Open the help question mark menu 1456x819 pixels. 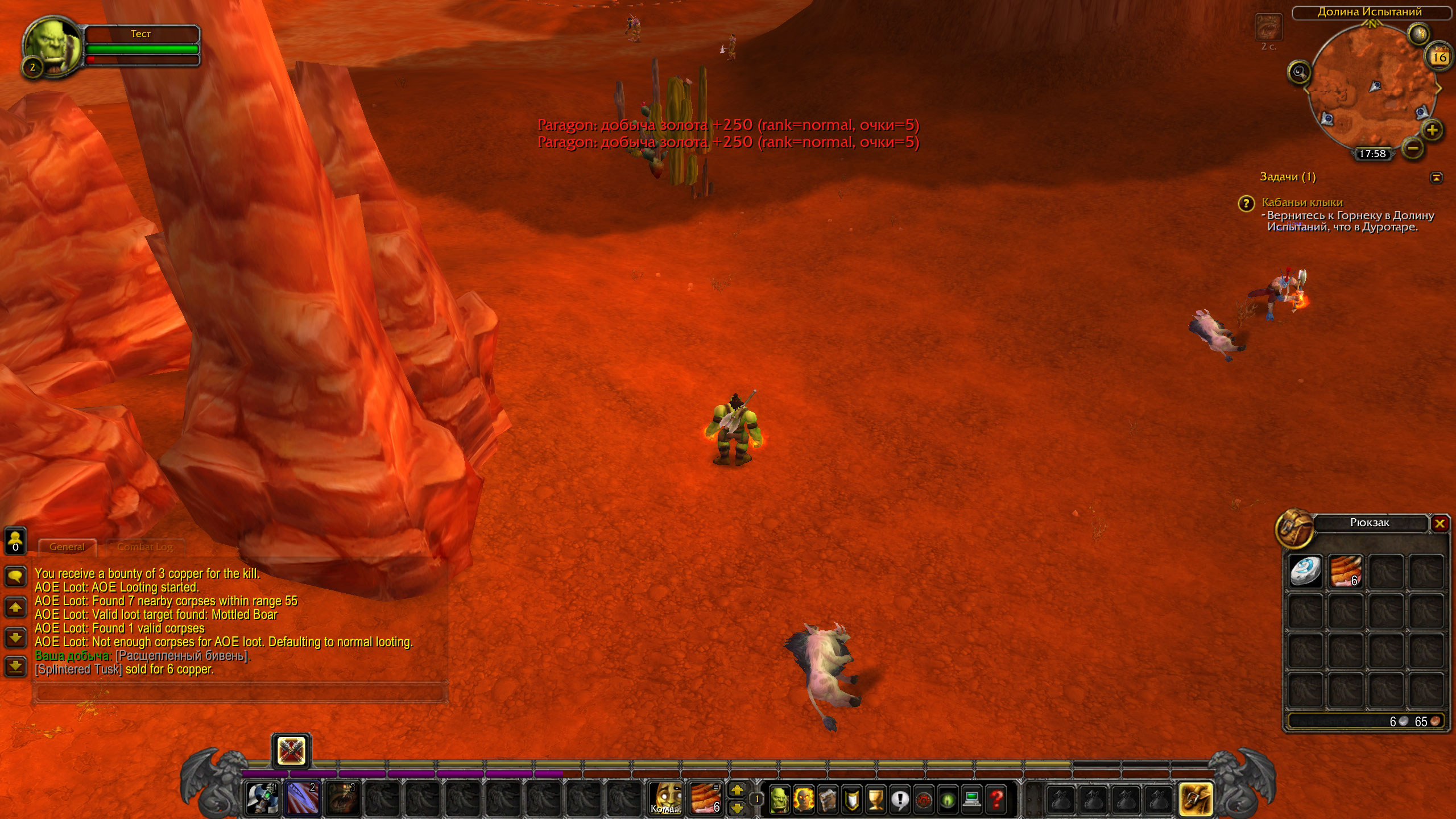pyautogui.click(x=996, y=800)
